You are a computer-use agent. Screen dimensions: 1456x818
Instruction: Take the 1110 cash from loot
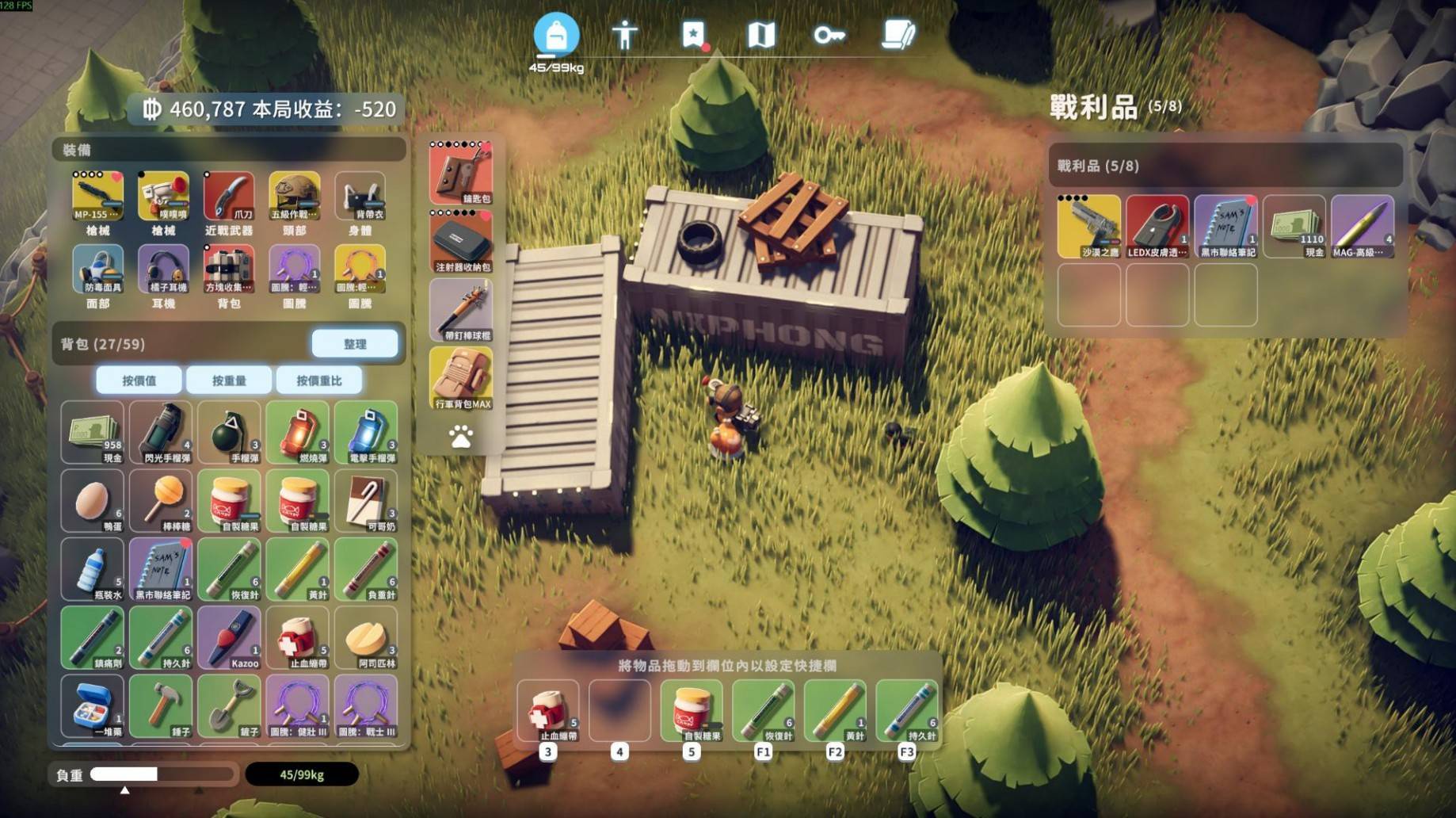click(x=1294, y=227)
